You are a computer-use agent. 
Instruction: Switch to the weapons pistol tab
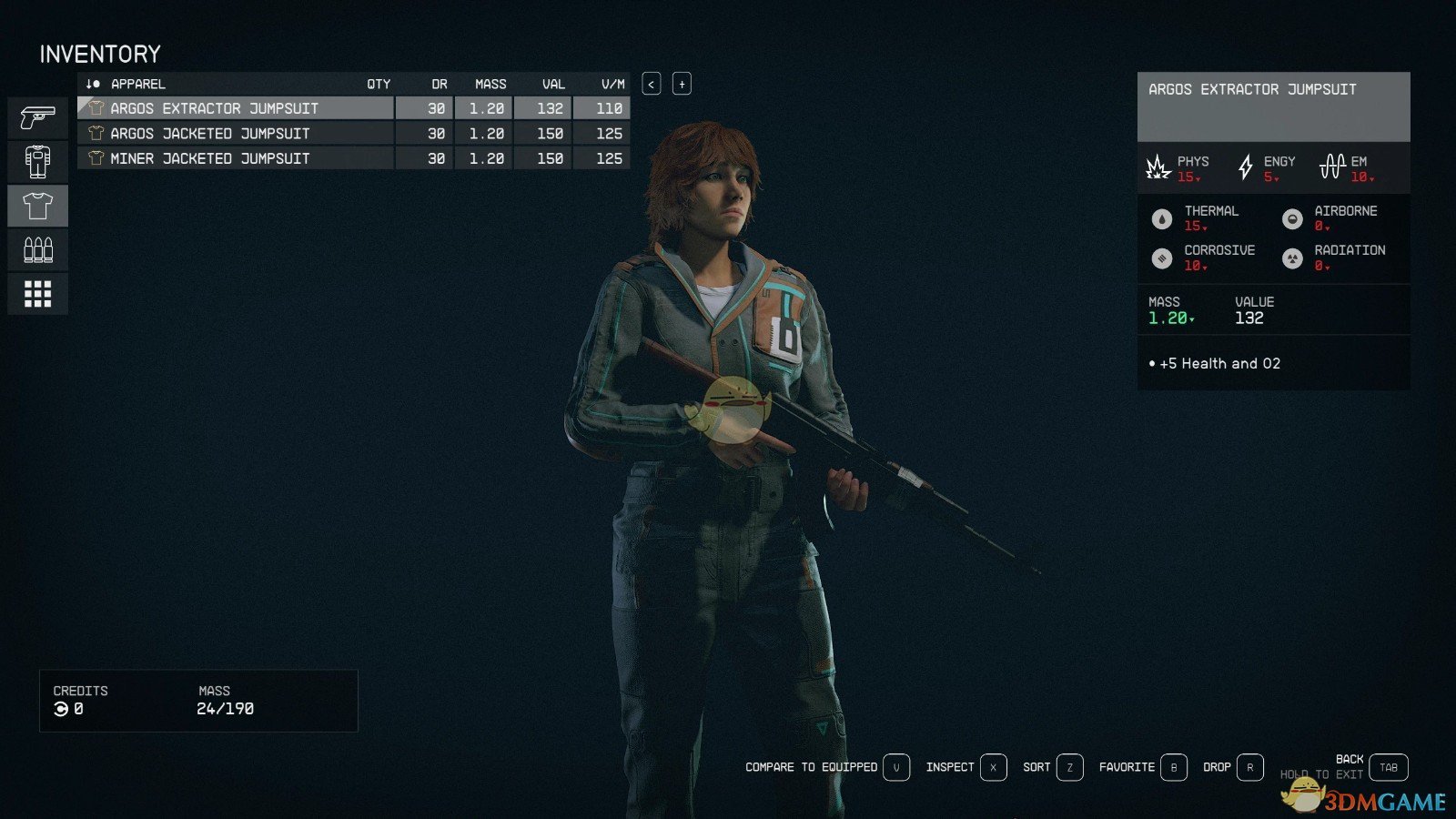pyautogui.click(x=37, y=118)
